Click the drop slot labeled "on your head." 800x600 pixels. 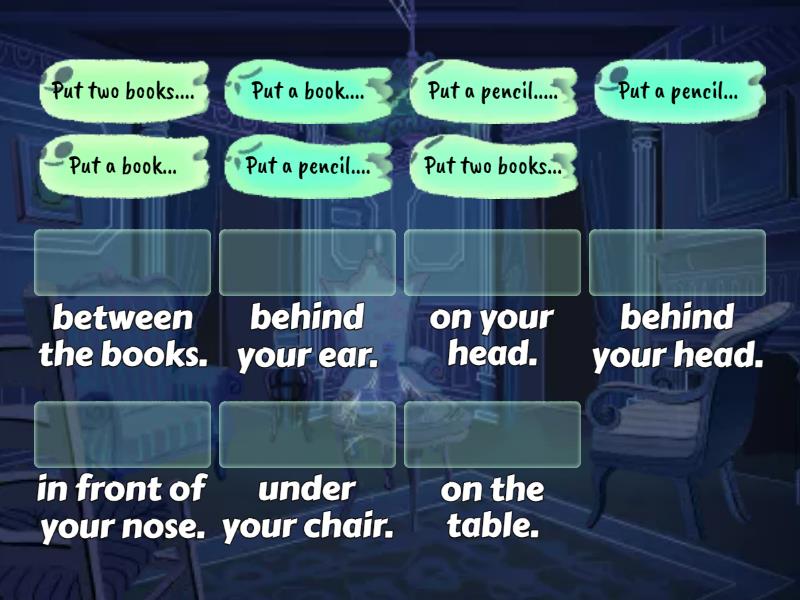(492, 262)
